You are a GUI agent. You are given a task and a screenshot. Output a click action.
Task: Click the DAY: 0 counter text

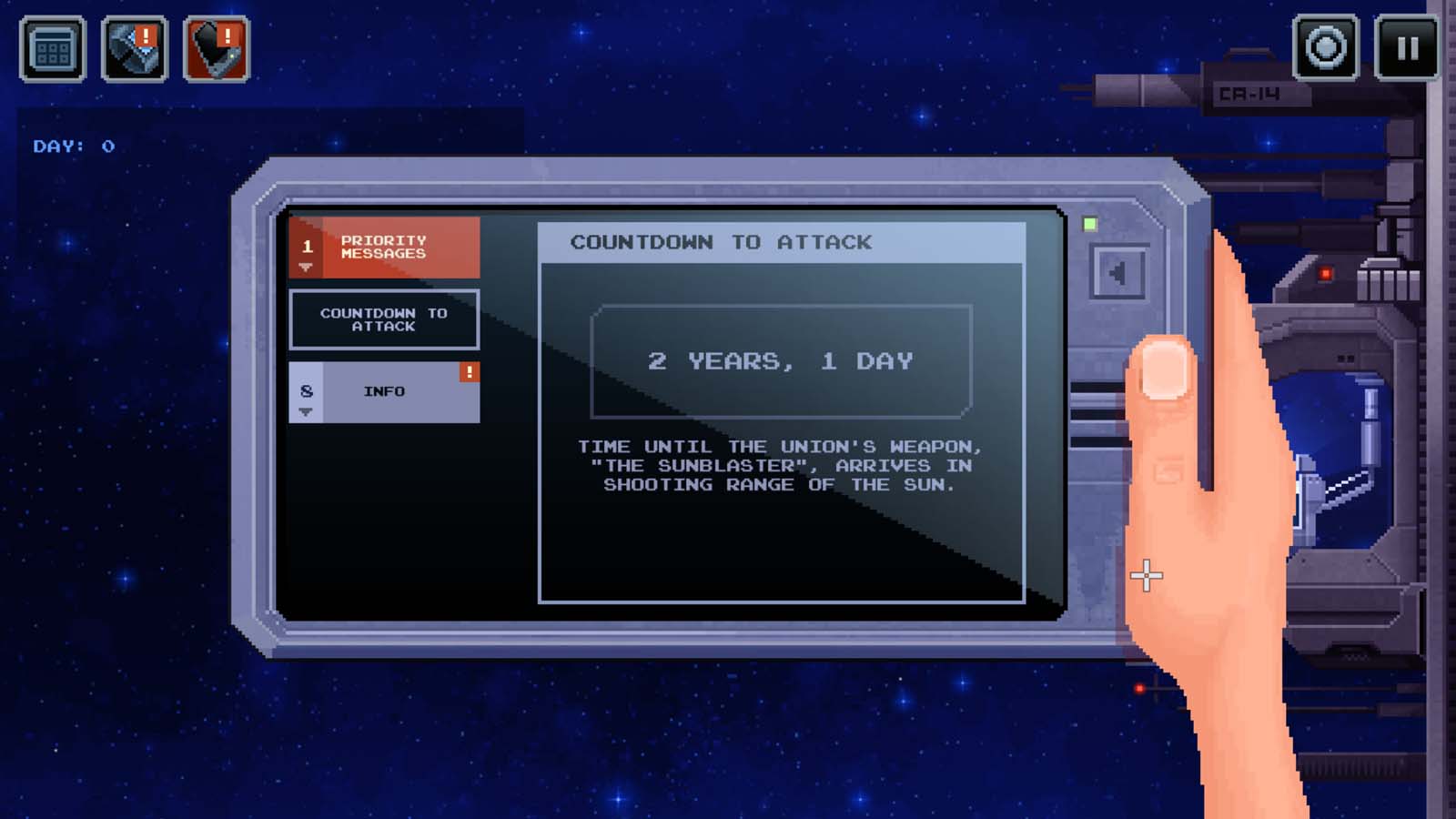point(75,144)
